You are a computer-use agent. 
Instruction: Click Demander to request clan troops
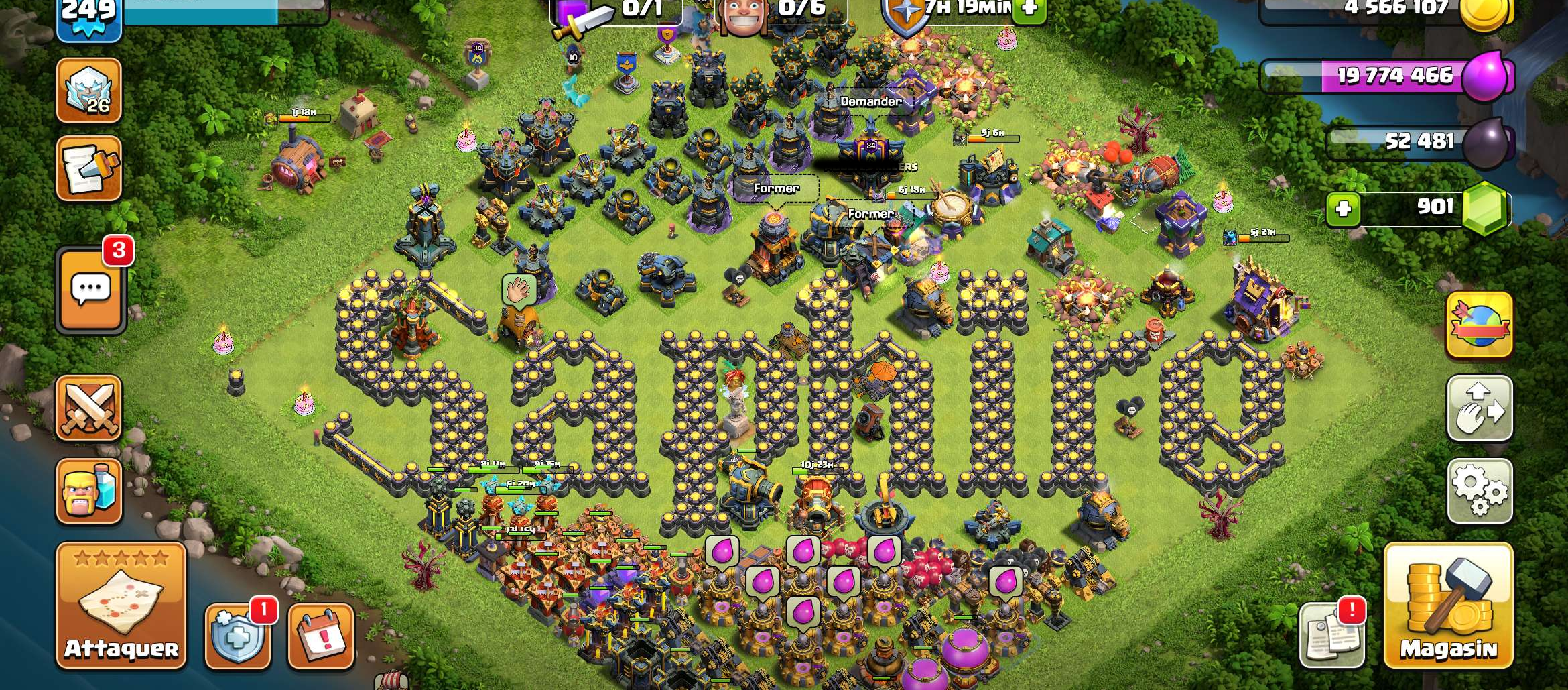pos(871,102)
